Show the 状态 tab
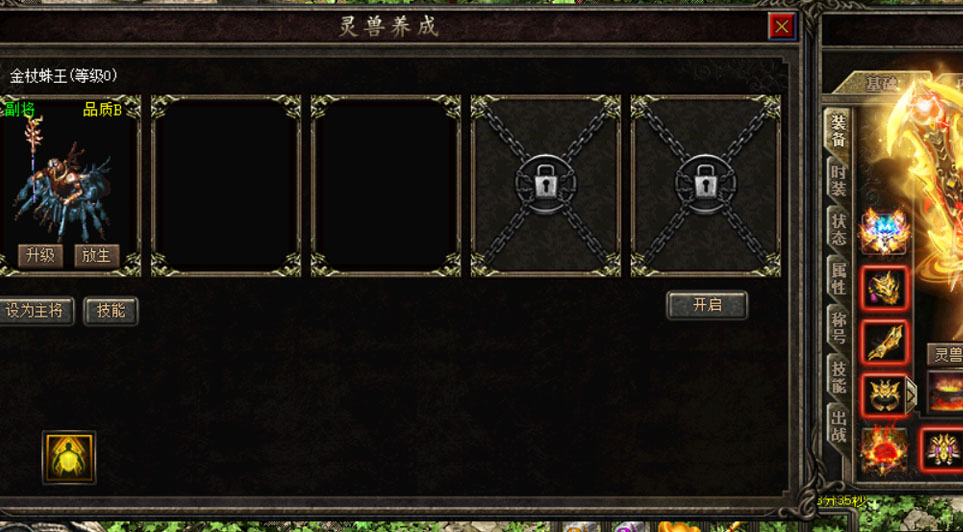Viewport: 963px width, 532px height. point(838,230)
